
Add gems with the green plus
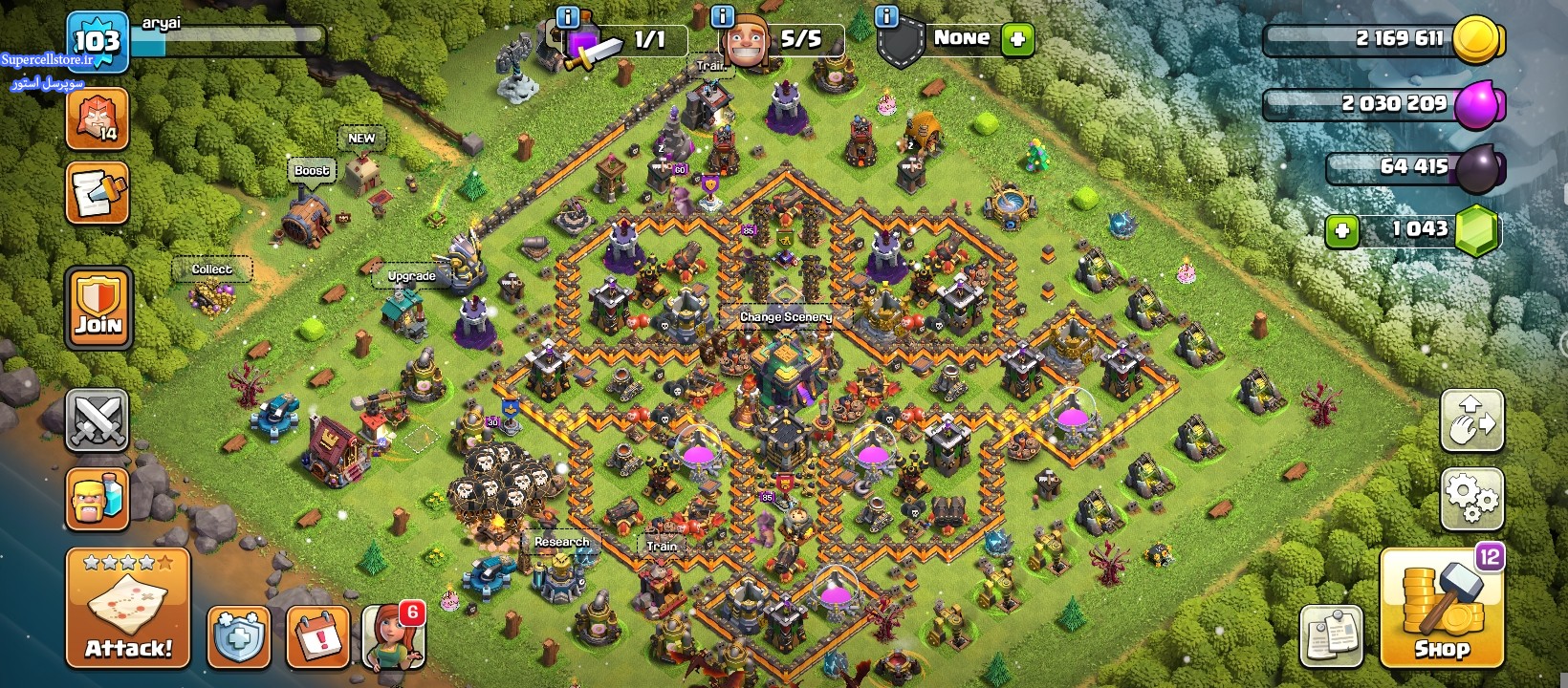coord(1342,230)
